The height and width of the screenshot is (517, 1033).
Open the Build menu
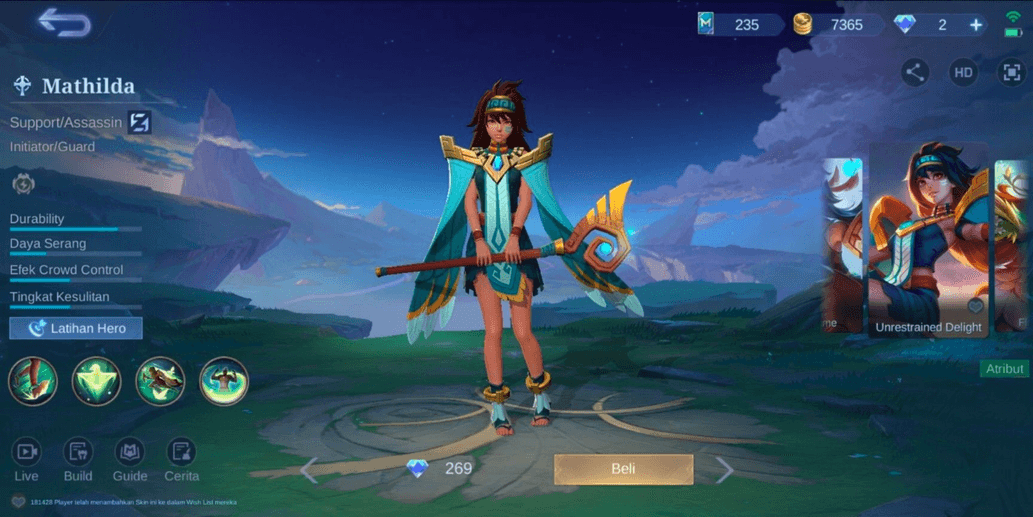pos(78,460)
